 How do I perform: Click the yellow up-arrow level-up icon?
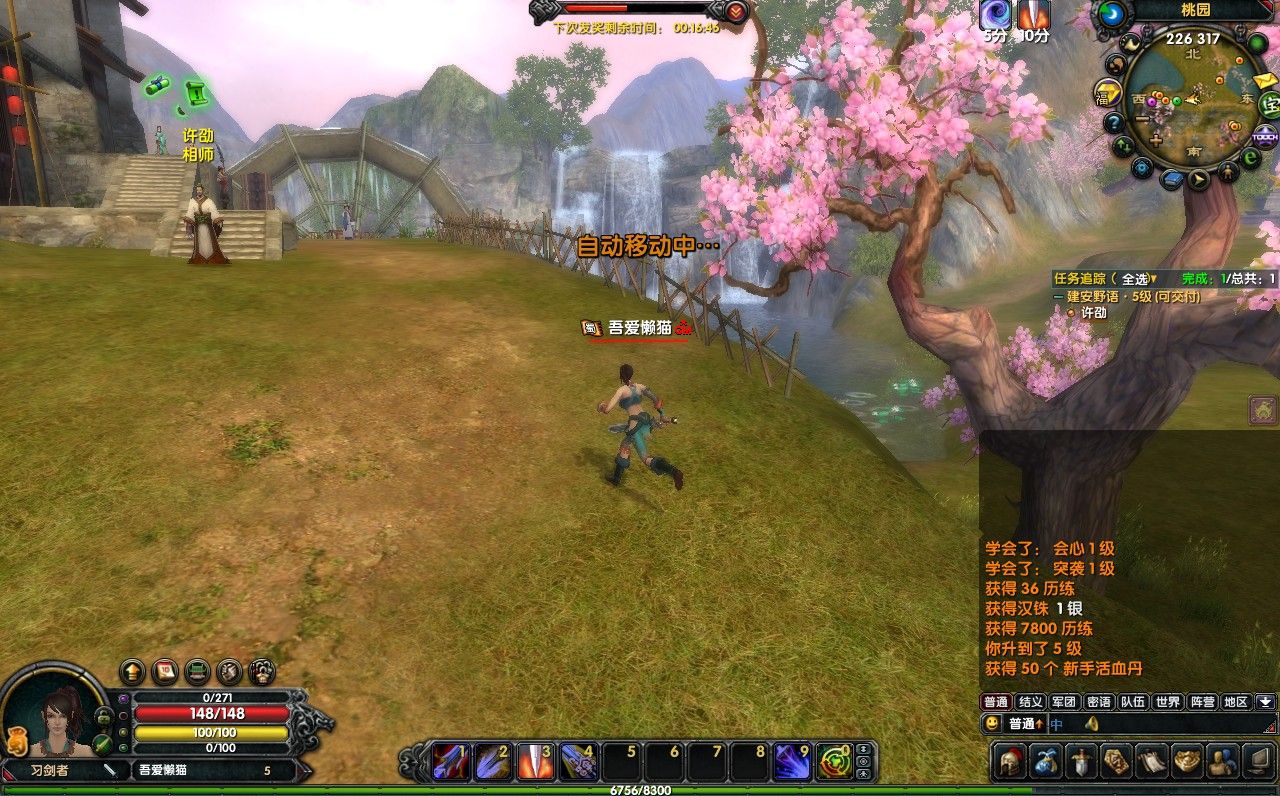point(132,671)
